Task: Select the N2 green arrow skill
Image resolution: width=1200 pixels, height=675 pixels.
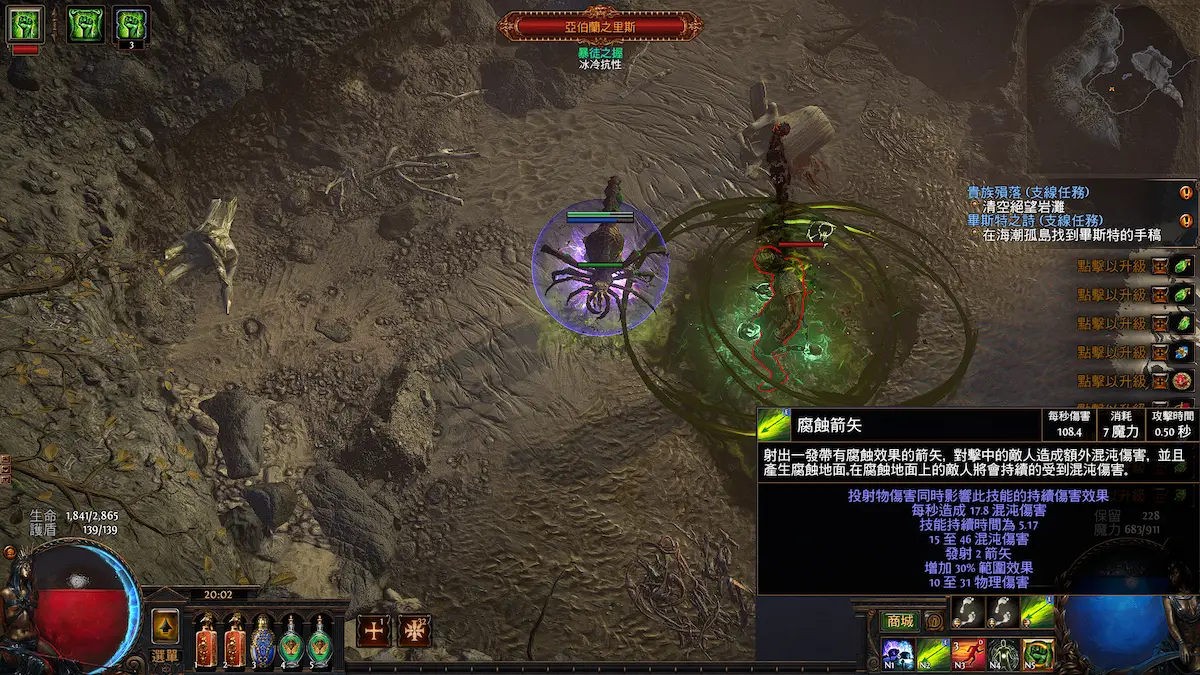Action: tap(932, 653)
